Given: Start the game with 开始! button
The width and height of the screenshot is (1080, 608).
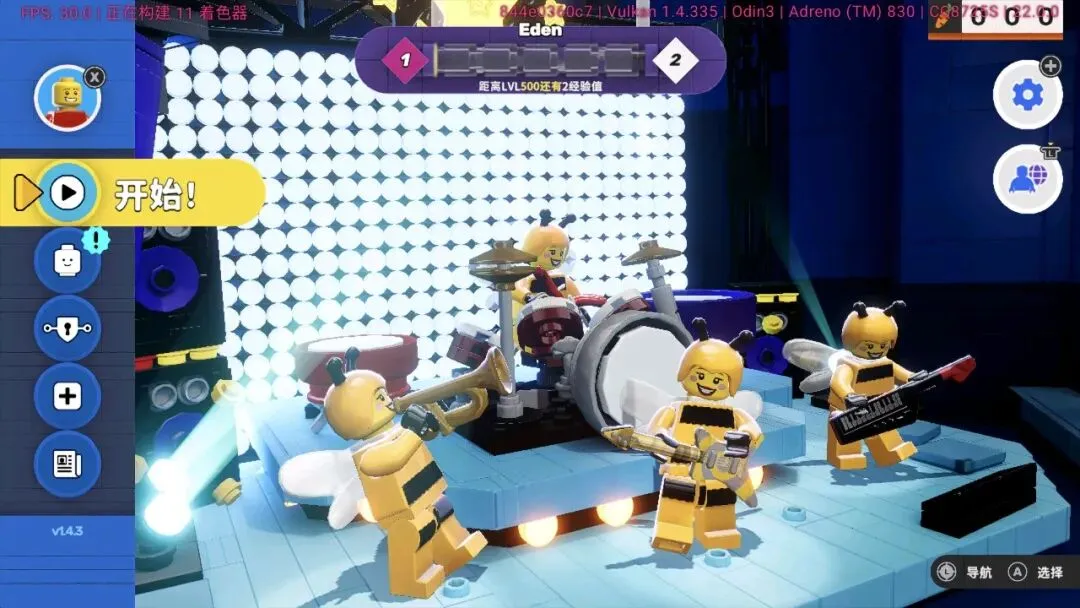Looking at the screenshot, I should 135,193.
